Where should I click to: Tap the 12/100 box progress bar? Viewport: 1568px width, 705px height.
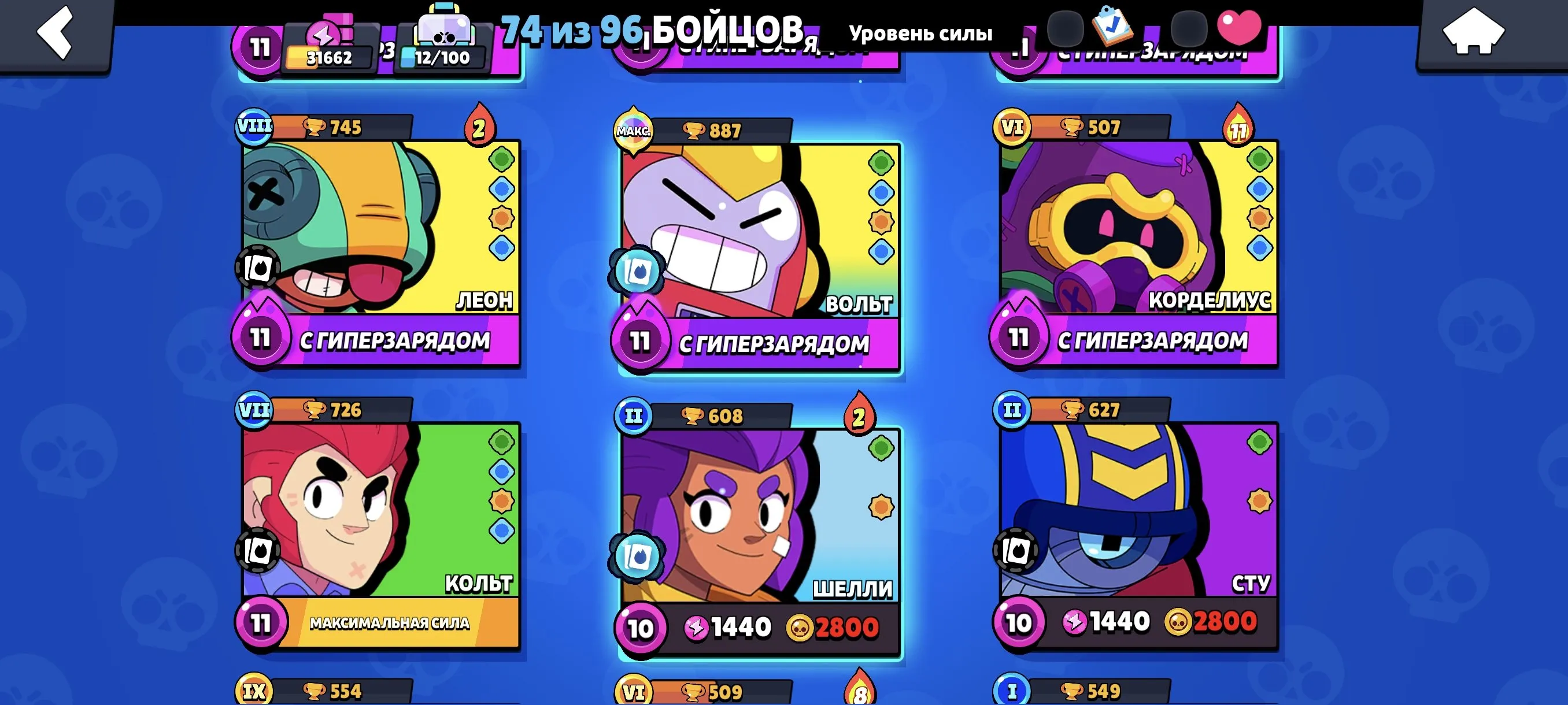coord(449,57)
